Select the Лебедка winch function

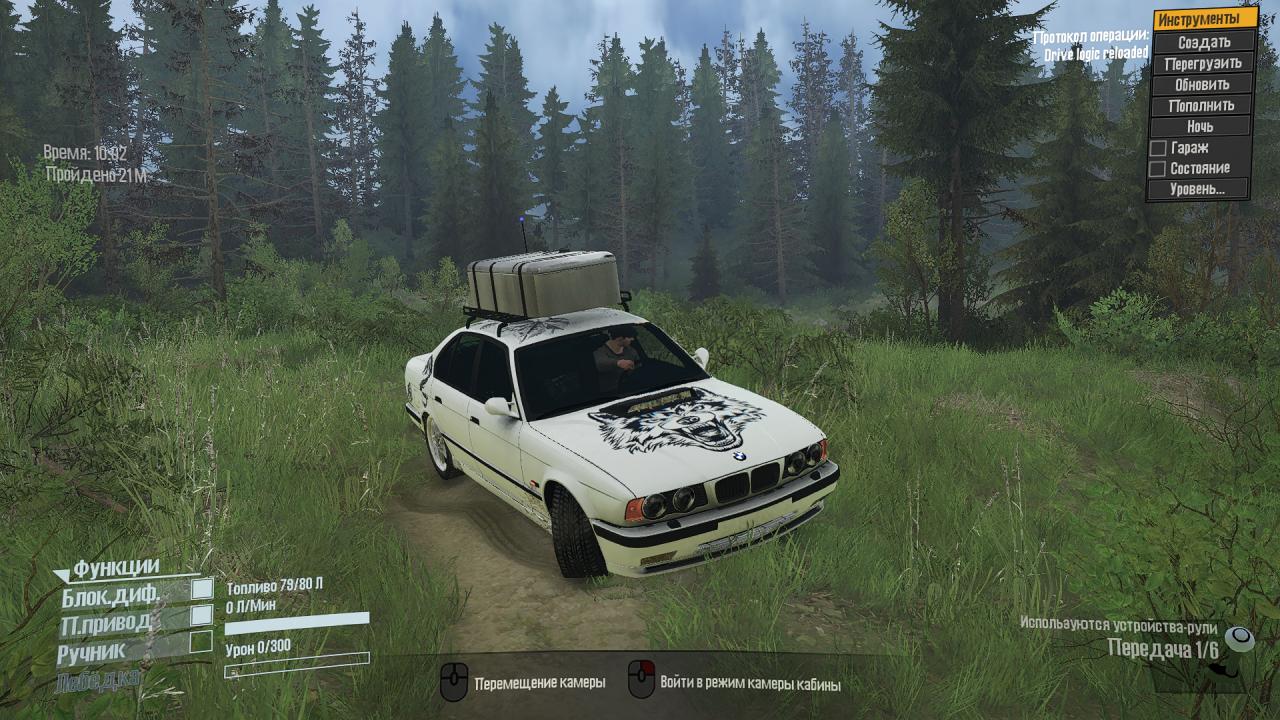tap(100, 679)
